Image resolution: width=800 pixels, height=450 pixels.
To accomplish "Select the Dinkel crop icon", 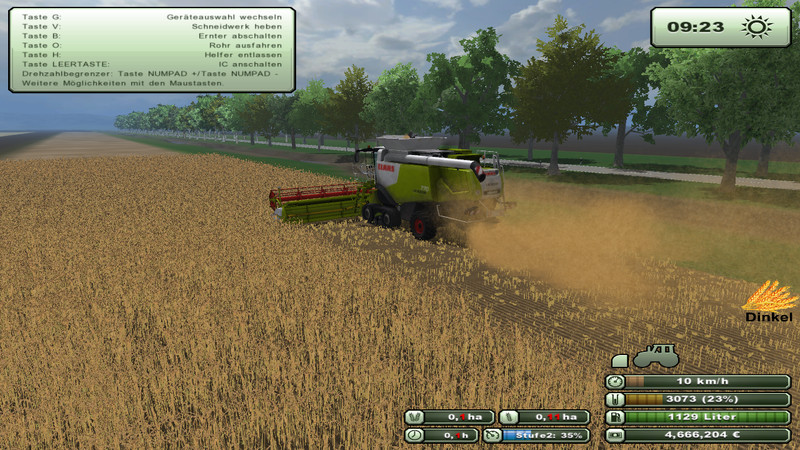I will click(x=767, y=296).
